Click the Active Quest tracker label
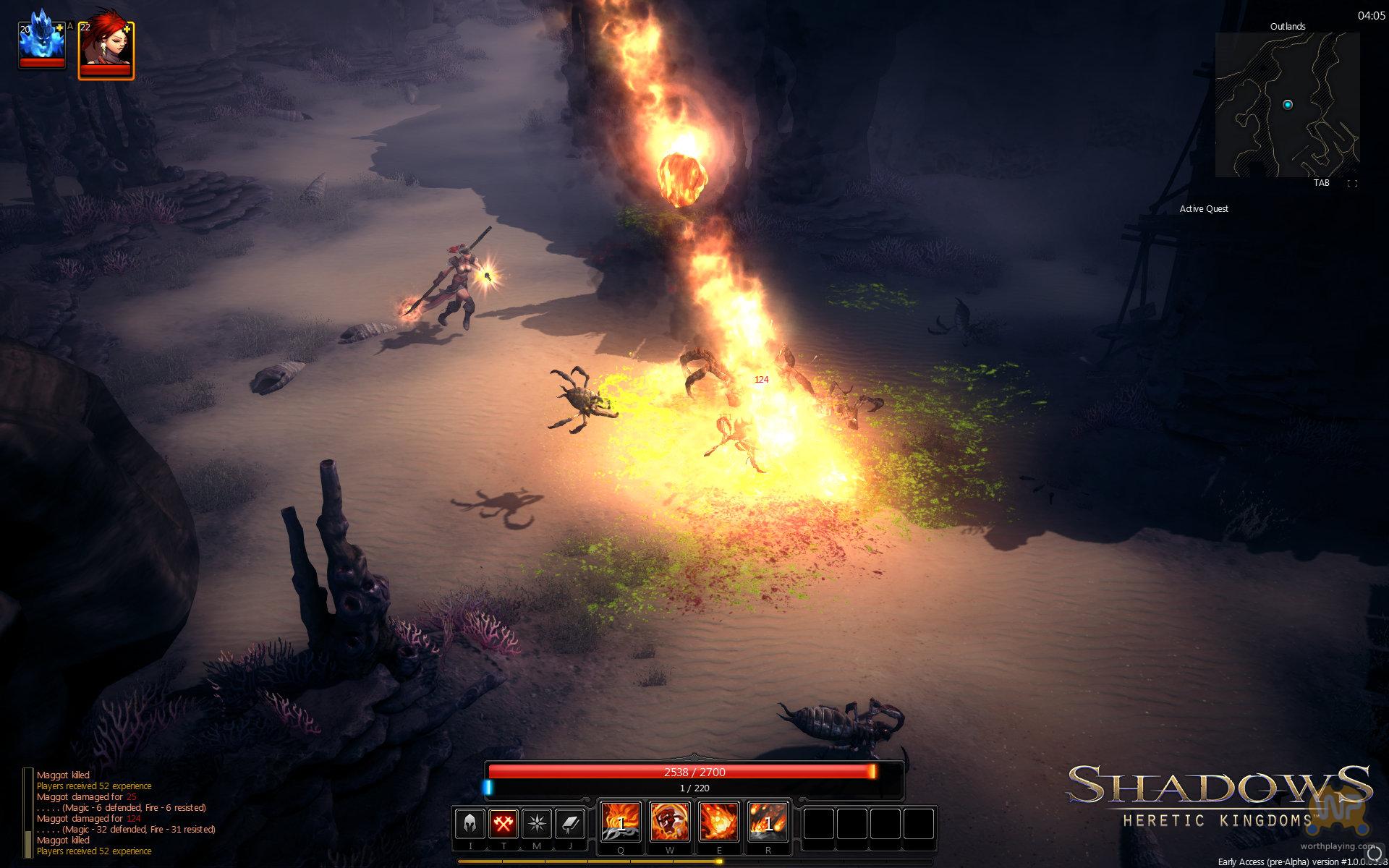The height and width of the screenshot is (868, 1389). coord(1204,209)
